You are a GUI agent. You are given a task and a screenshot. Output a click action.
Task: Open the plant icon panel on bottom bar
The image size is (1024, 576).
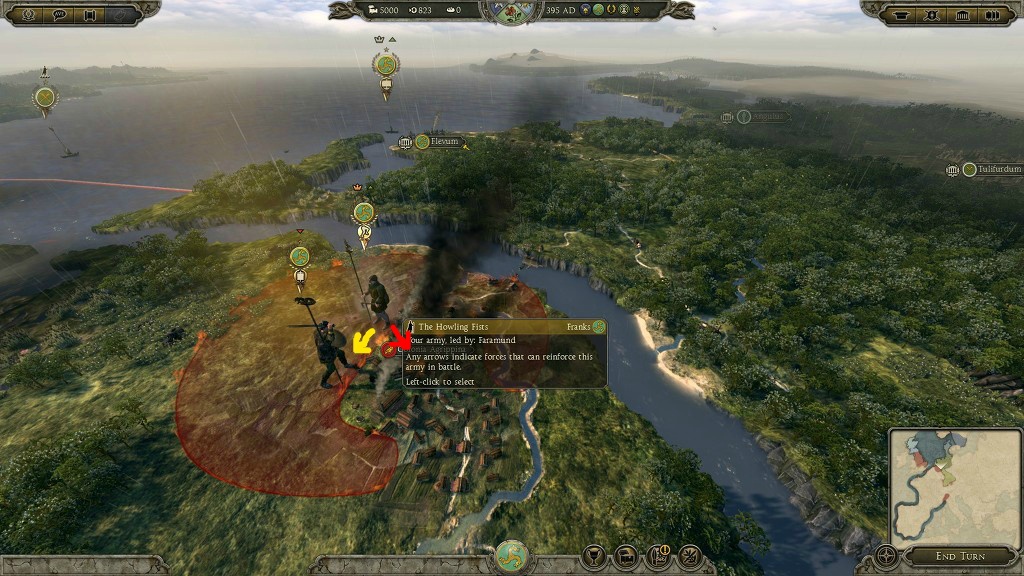tap(690, 555)
